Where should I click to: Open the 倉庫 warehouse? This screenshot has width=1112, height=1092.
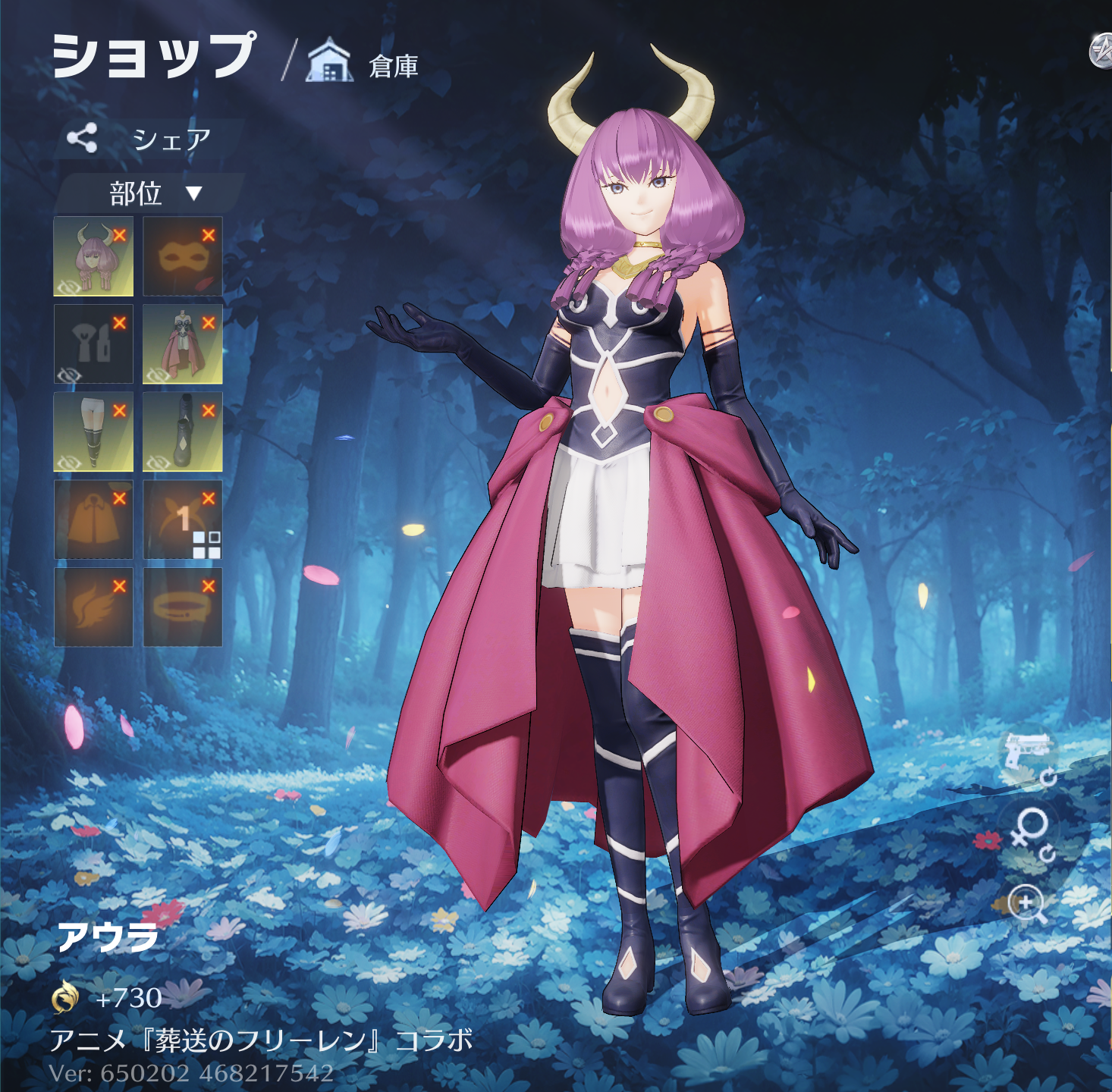tap(364, 64)
